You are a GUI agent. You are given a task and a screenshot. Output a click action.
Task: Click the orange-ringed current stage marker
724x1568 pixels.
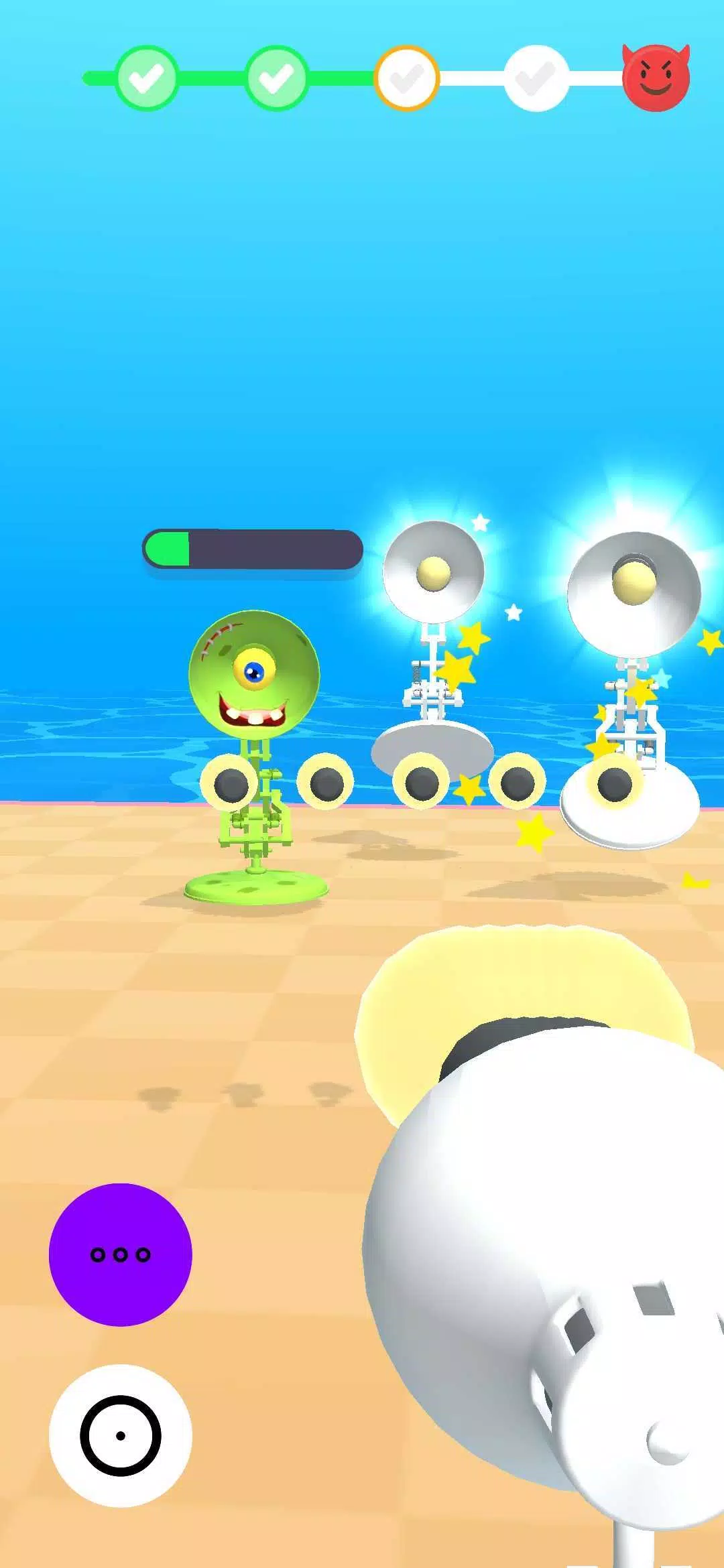(406, 78)
